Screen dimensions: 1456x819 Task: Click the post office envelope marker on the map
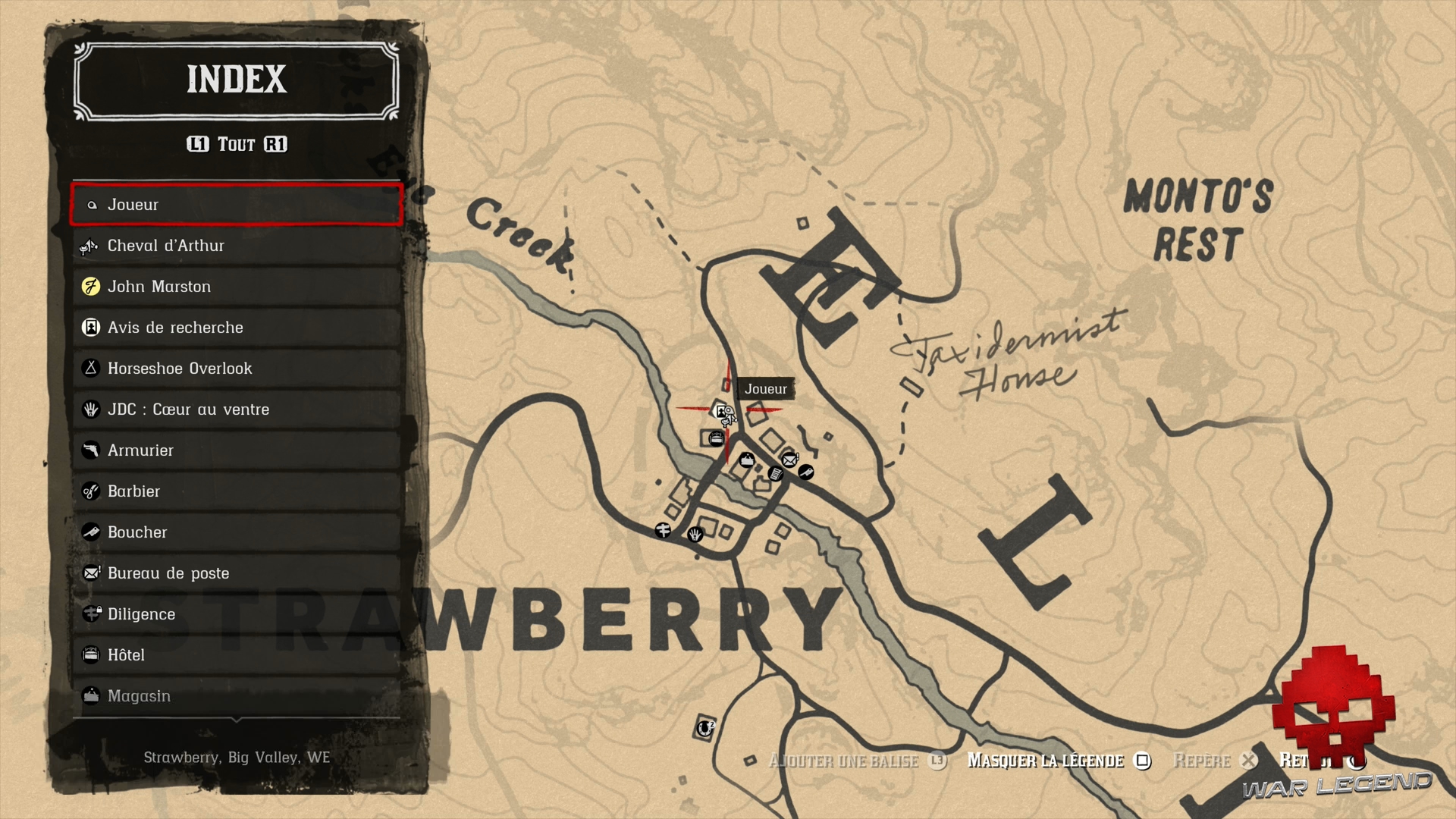click(789, 460)
